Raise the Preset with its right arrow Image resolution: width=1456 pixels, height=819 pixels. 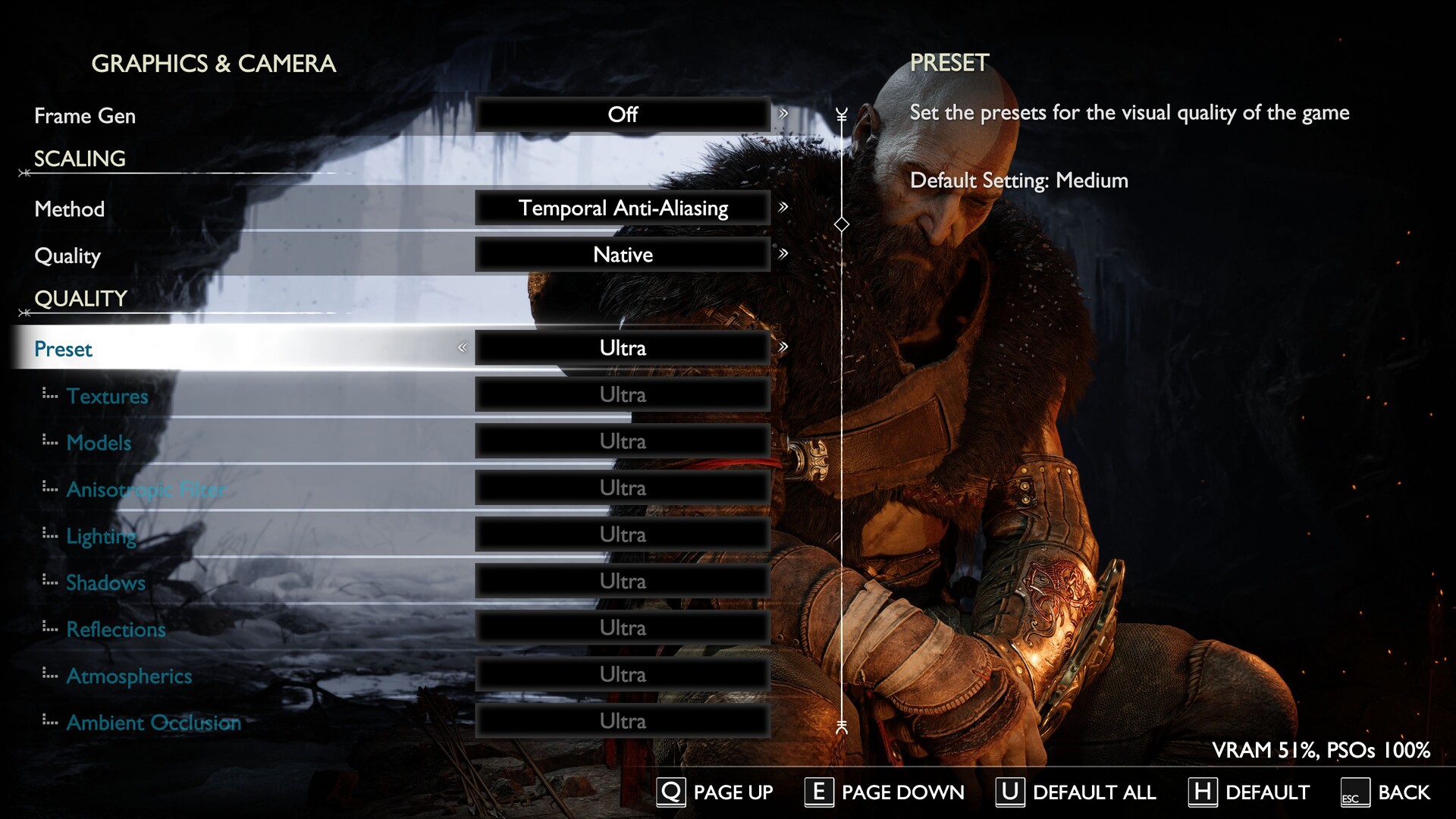(x=783, y=347)
